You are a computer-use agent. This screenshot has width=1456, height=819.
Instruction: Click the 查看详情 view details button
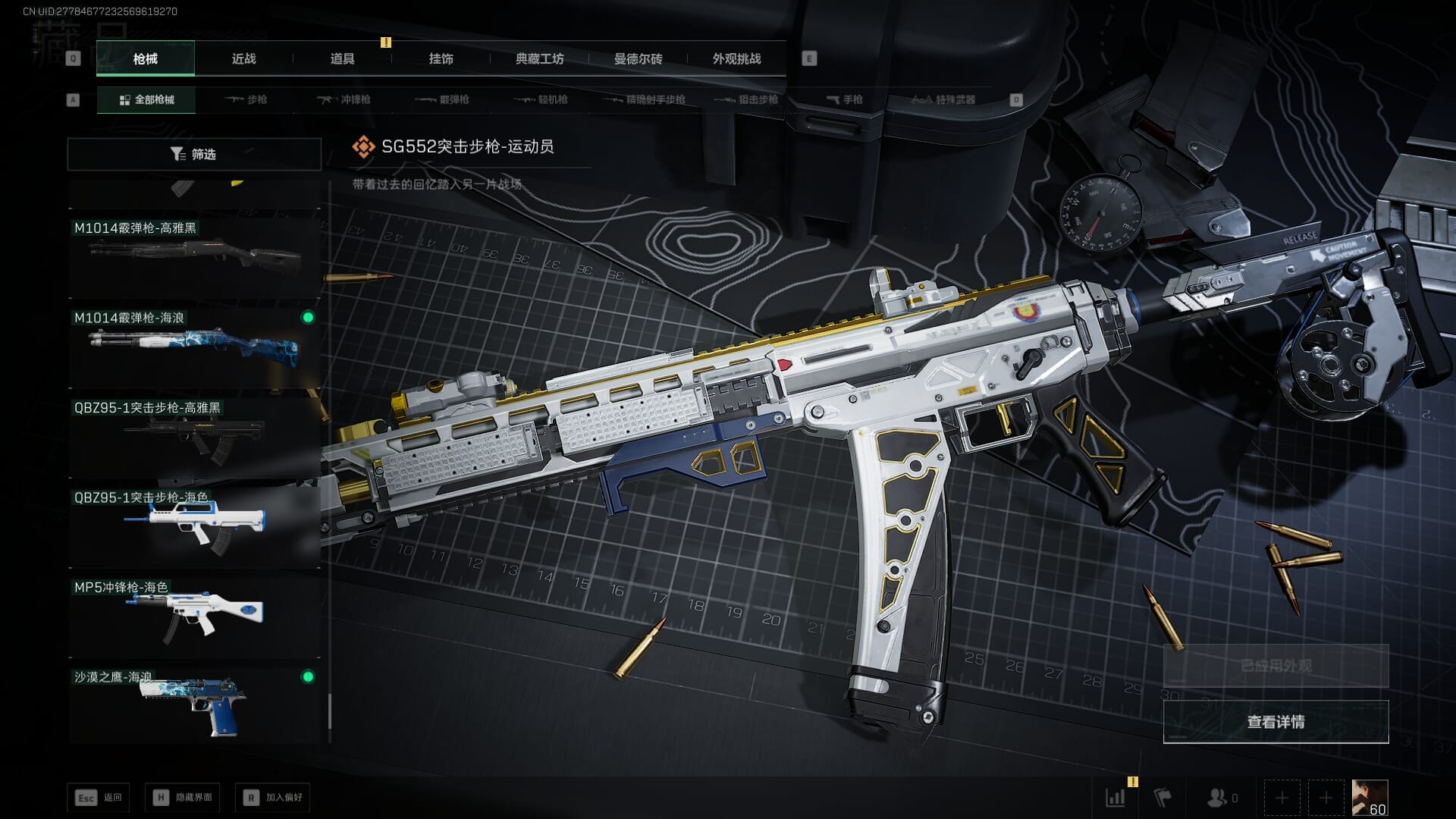click(x=1276, y=721)
